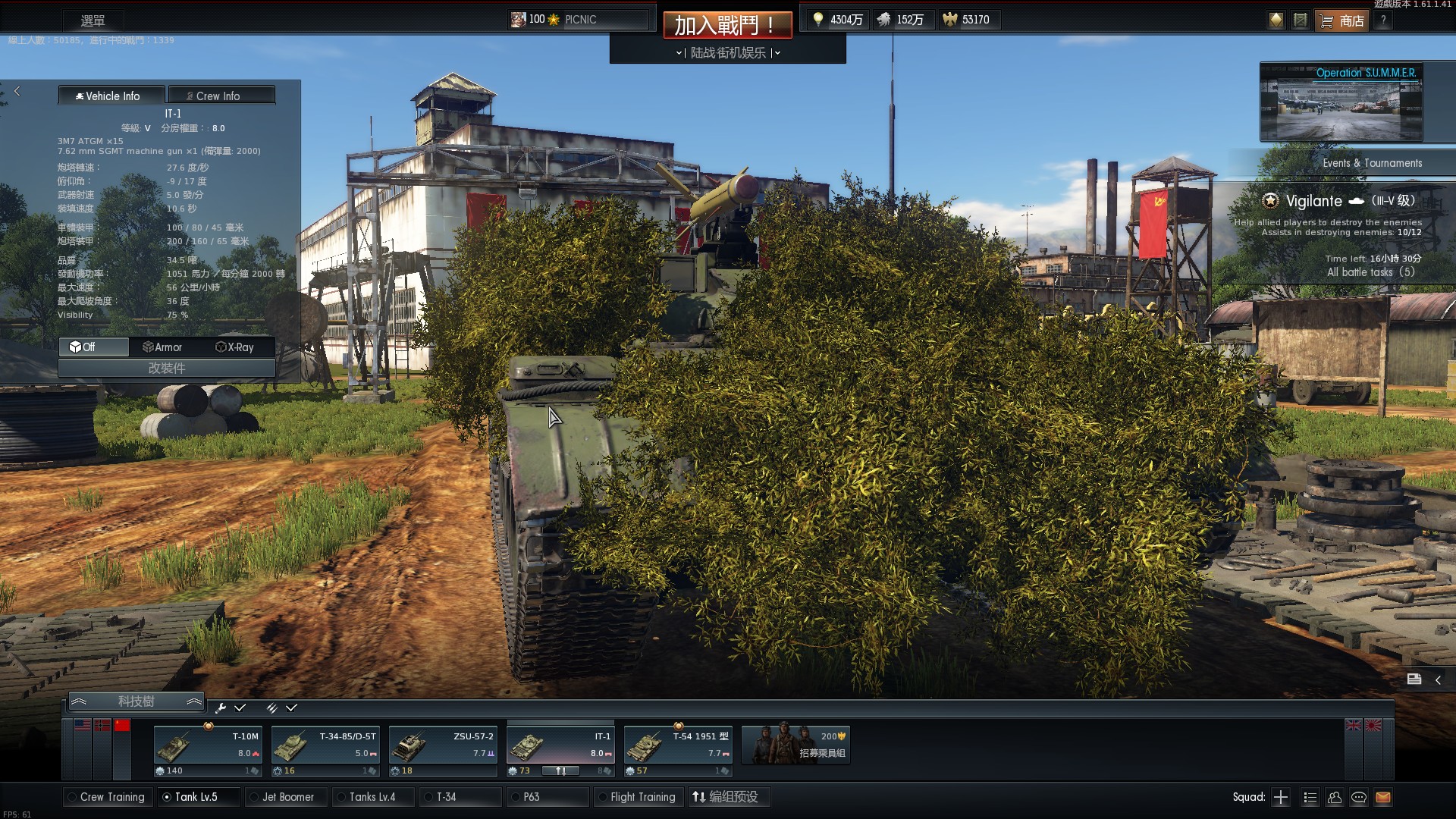The image size is (1456, 819).
Task: Open the game mode dropdown 陆战街机娱乐
Action: [728, 52]
